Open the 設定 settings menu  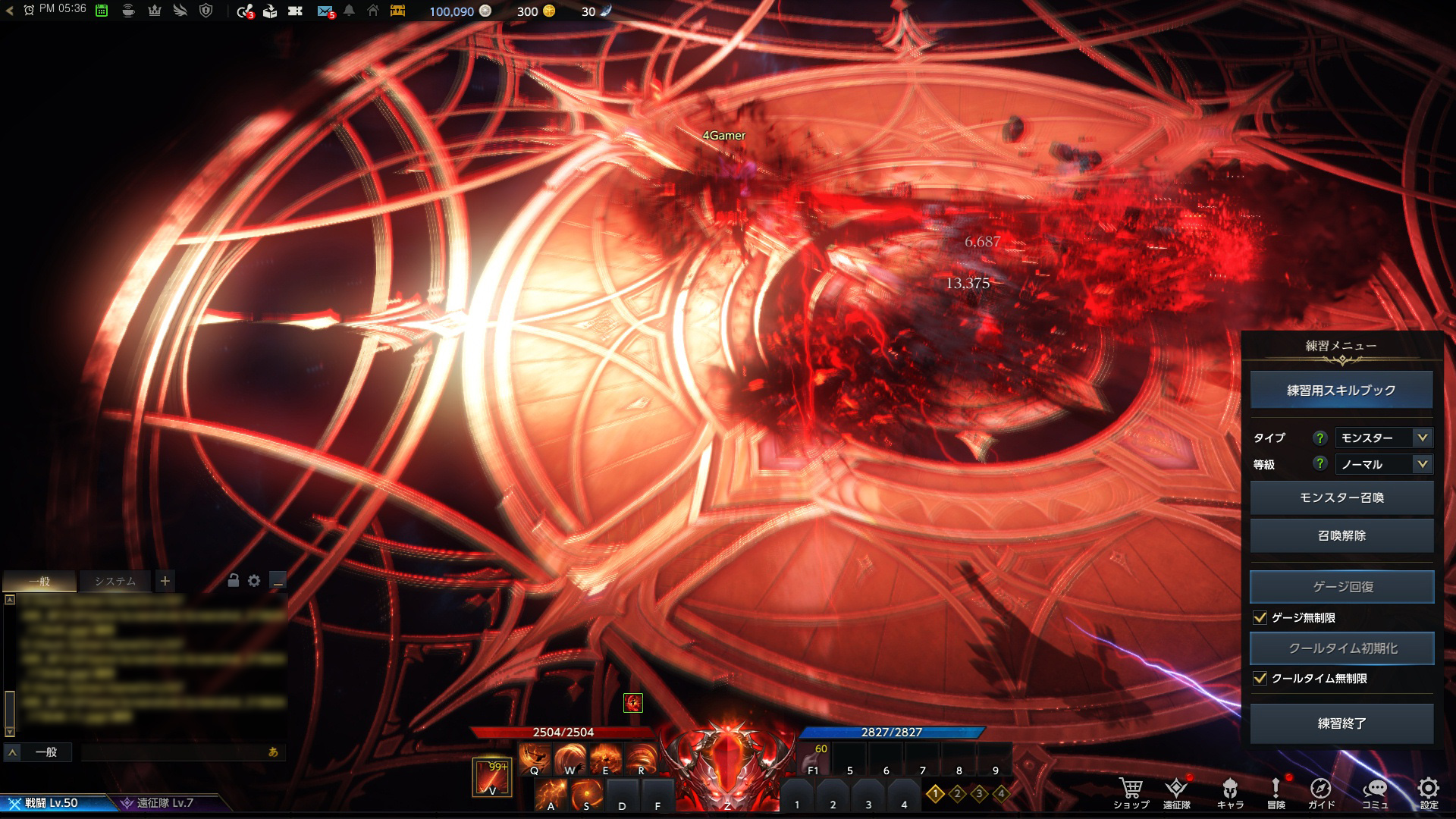click(x=1429, y=793)
